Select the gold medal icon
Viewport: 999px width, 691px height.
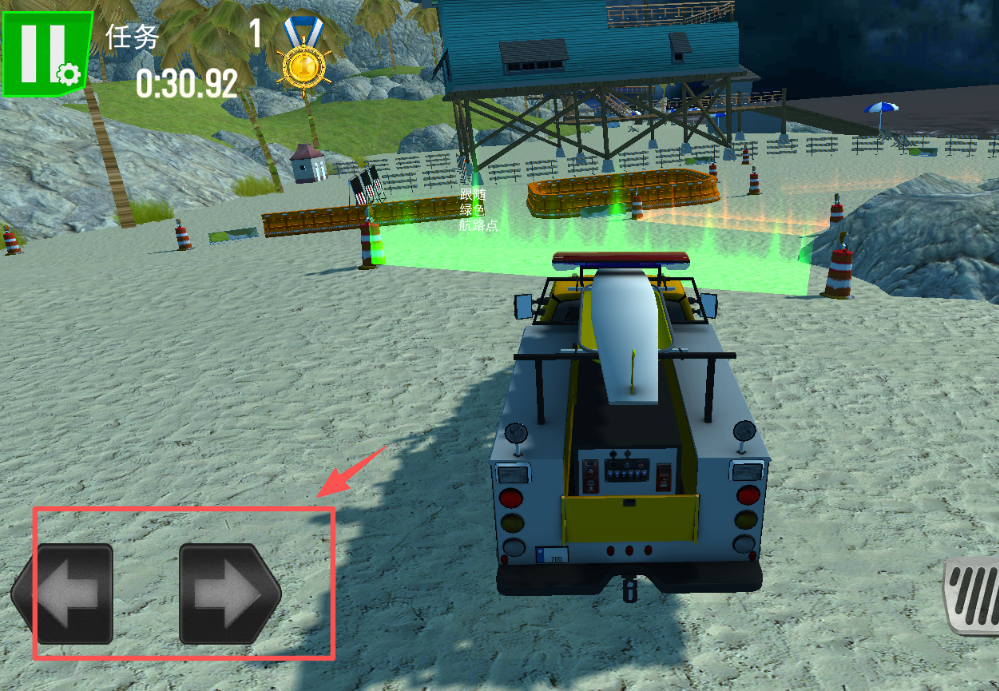pos(301,62)
